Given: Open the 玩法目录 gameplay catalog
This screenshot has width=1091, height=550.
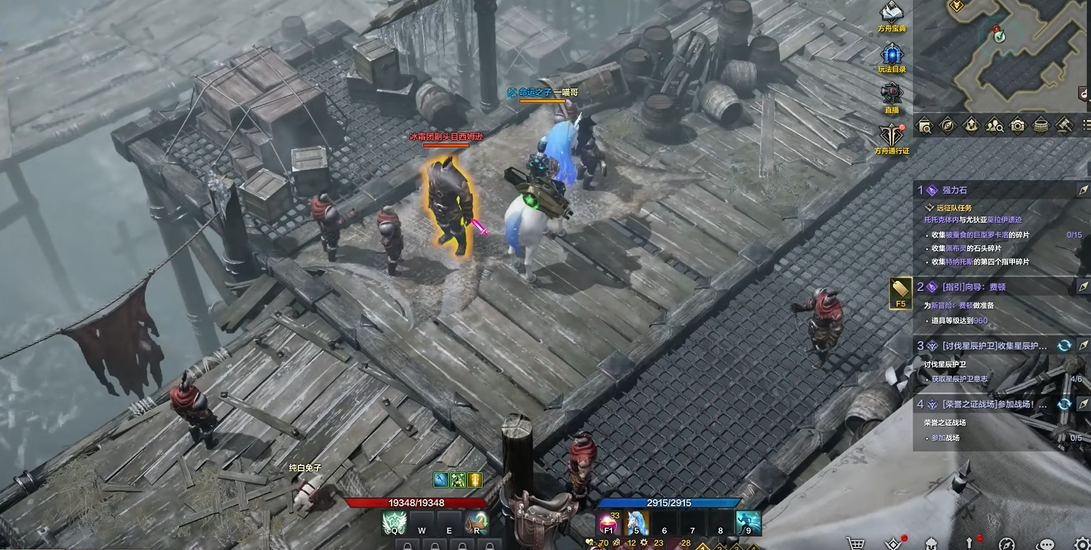Looking at the screenshot, I should pyautogui.click(x=892, y=55).
